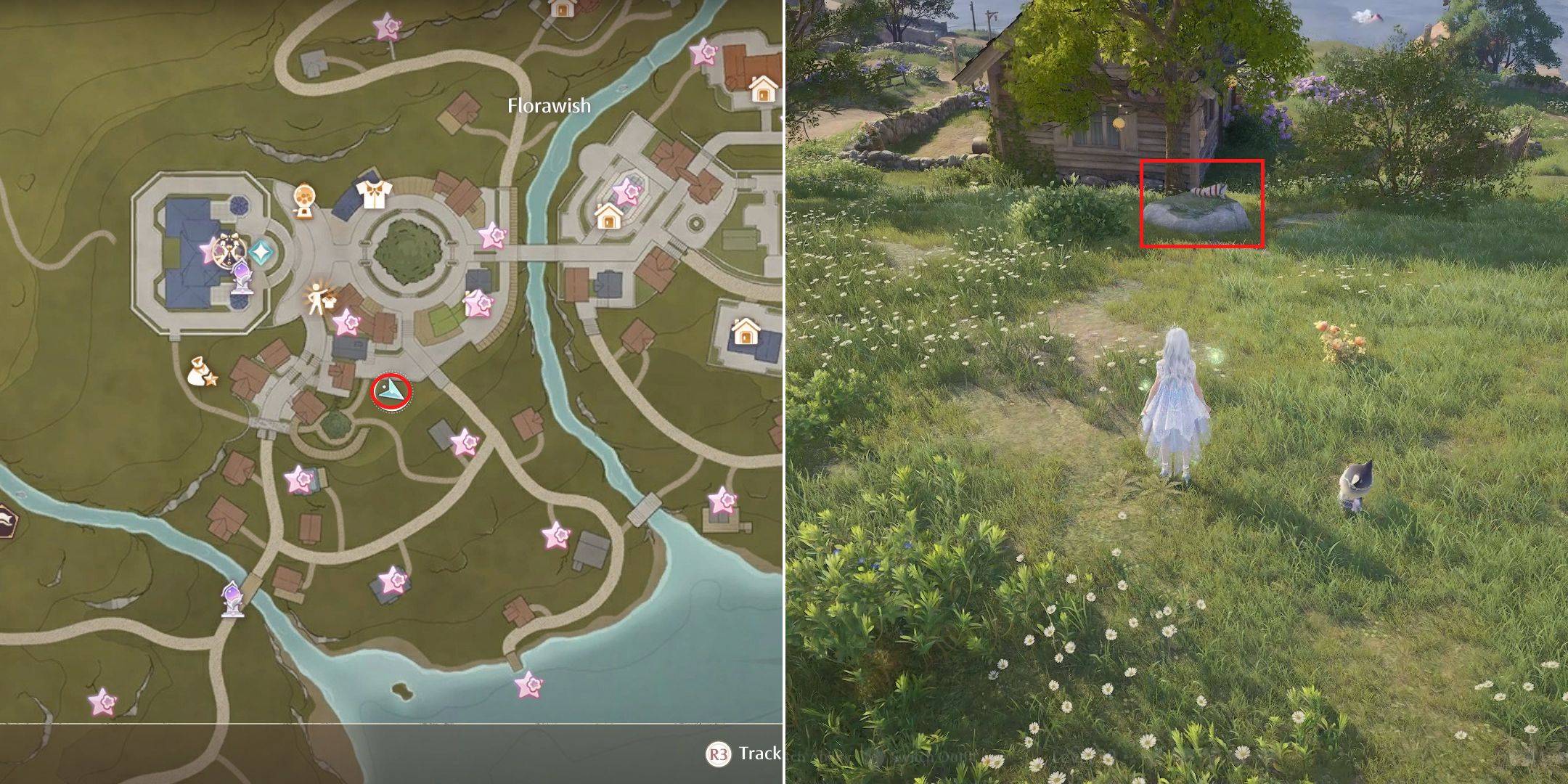The image size is (1568, 784).
Task: Select the clothing store shirt marker
Action: 374,195
